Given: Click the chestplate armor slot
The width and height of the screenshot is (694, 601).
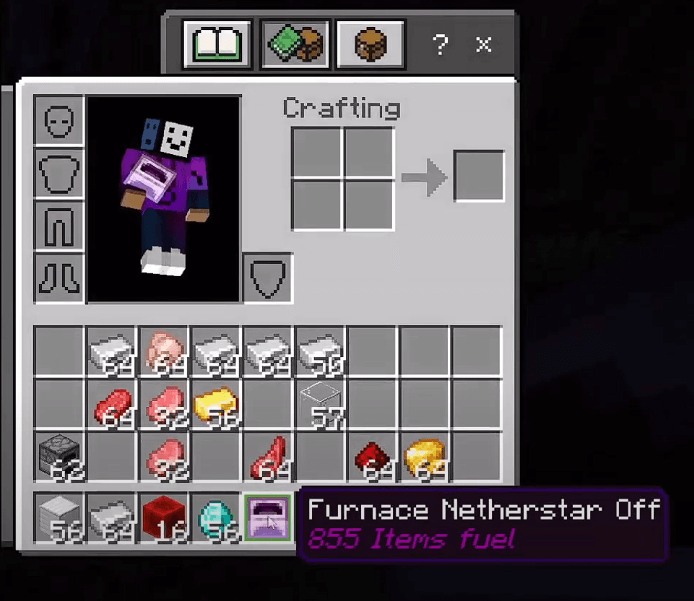Looking at the screenshot, I should coord(59,173).
